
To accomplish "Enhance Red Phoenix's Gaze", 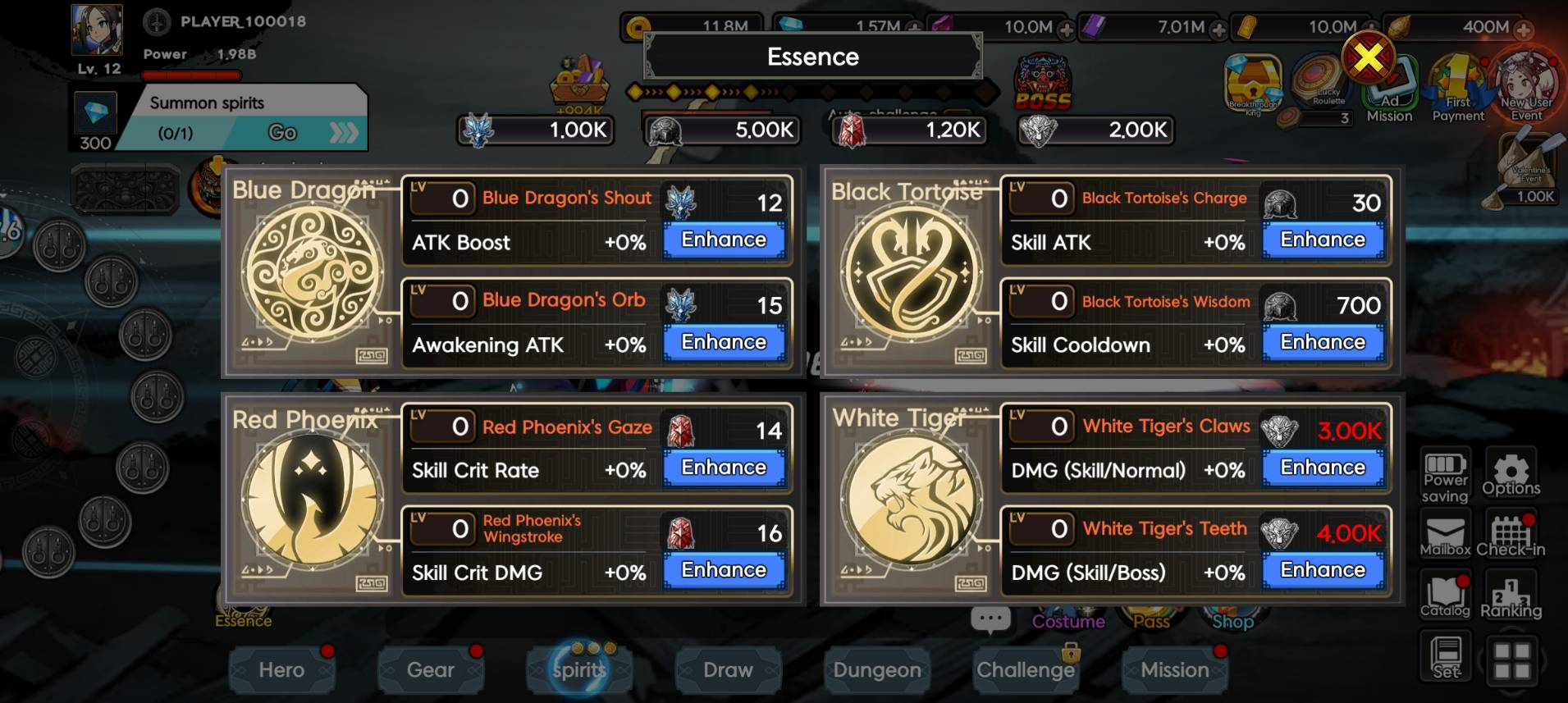I will pos(724,468).
